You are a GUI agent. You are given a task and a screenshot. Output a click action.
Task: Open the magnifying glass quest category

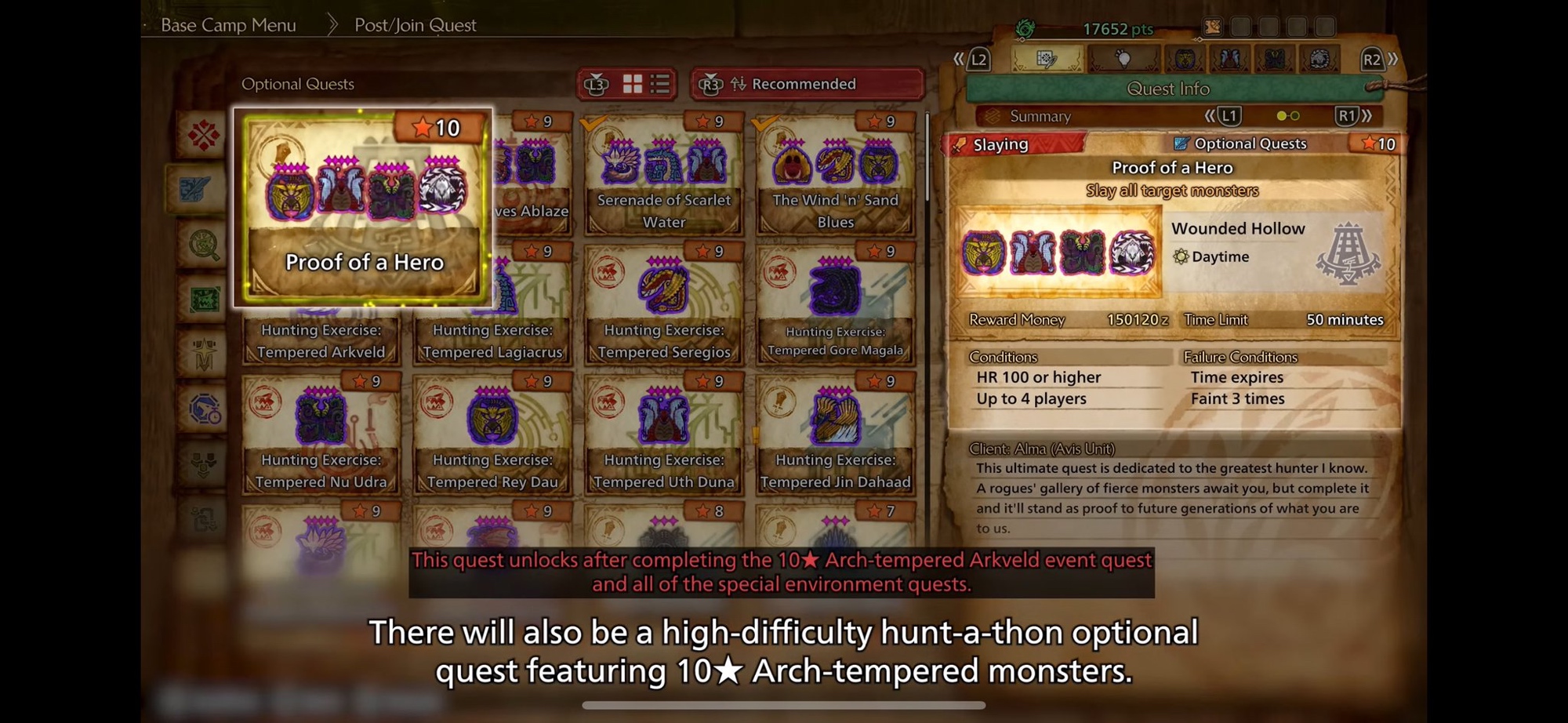pyautogui.click(x=203, y=245)
